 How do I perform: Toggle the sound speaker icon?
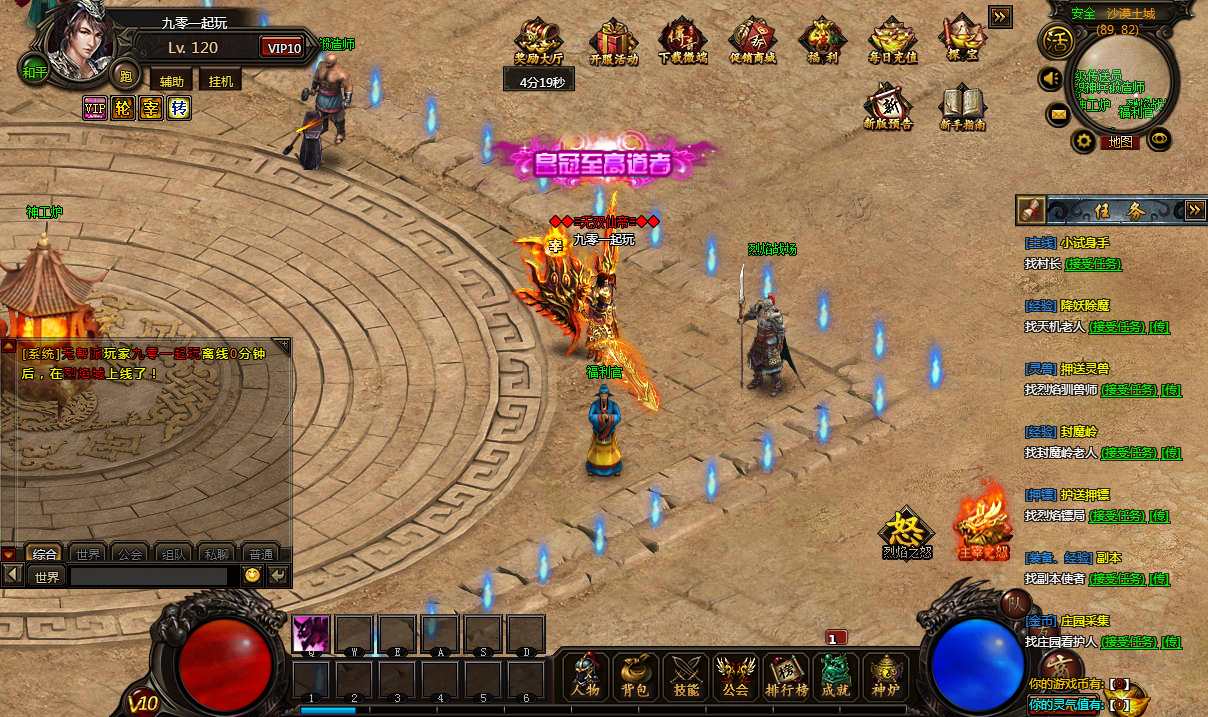click(1050, 77)
